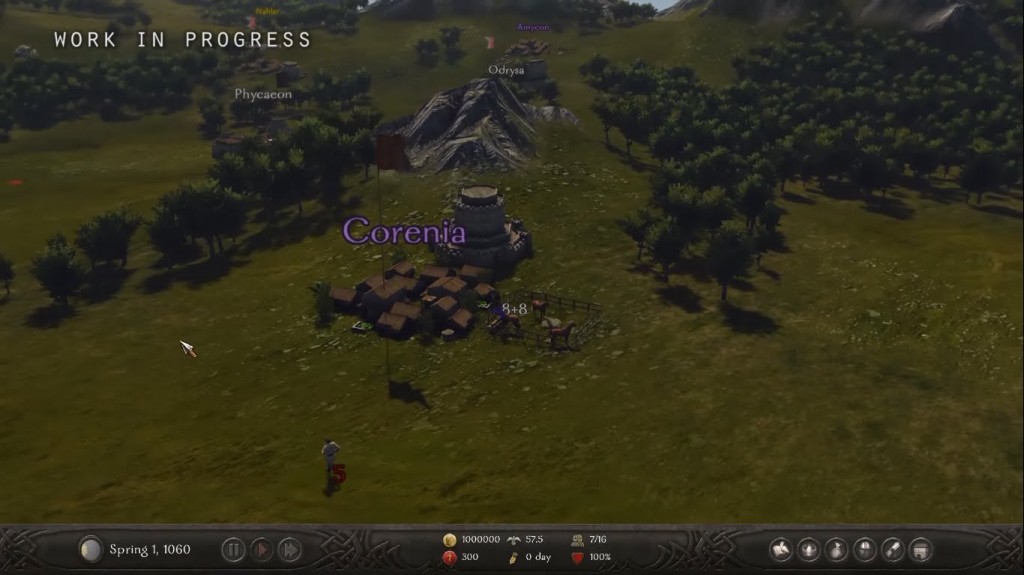Open the horse-head icon menu

pos(781,549)
